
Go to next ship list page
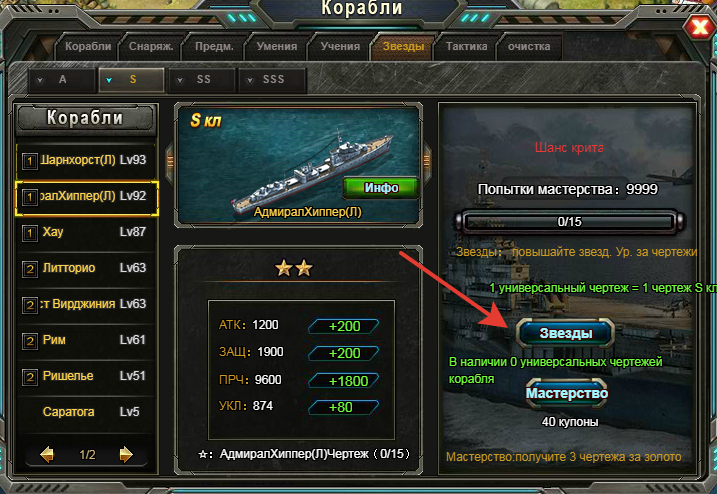[125, 455]
